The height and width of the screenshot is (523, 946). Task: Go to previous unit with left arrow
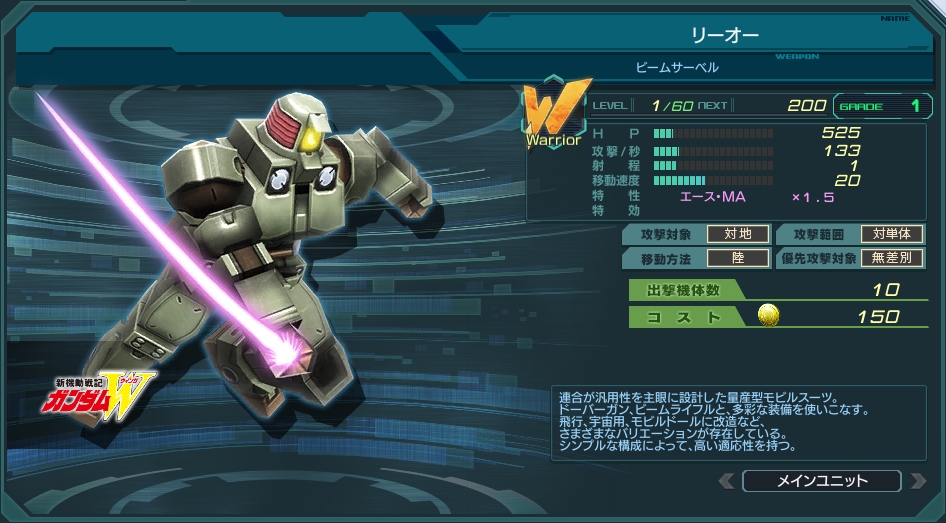coord(727,481)
